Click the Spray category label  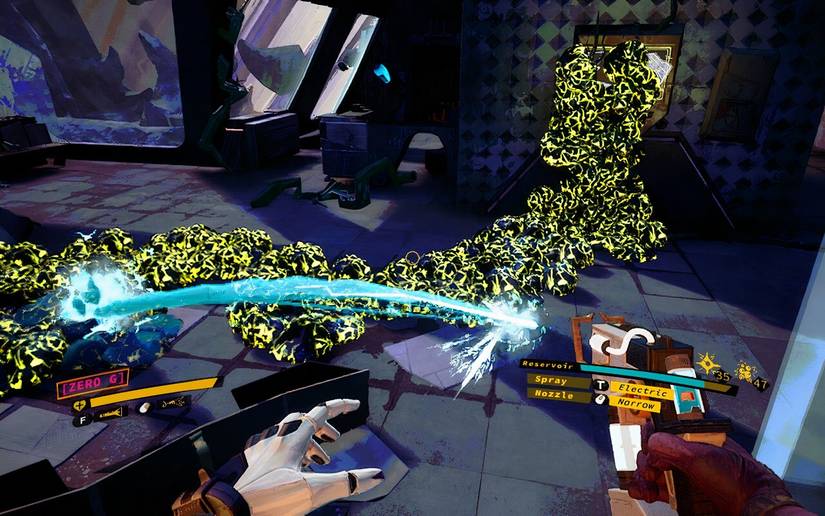point(553,382)
